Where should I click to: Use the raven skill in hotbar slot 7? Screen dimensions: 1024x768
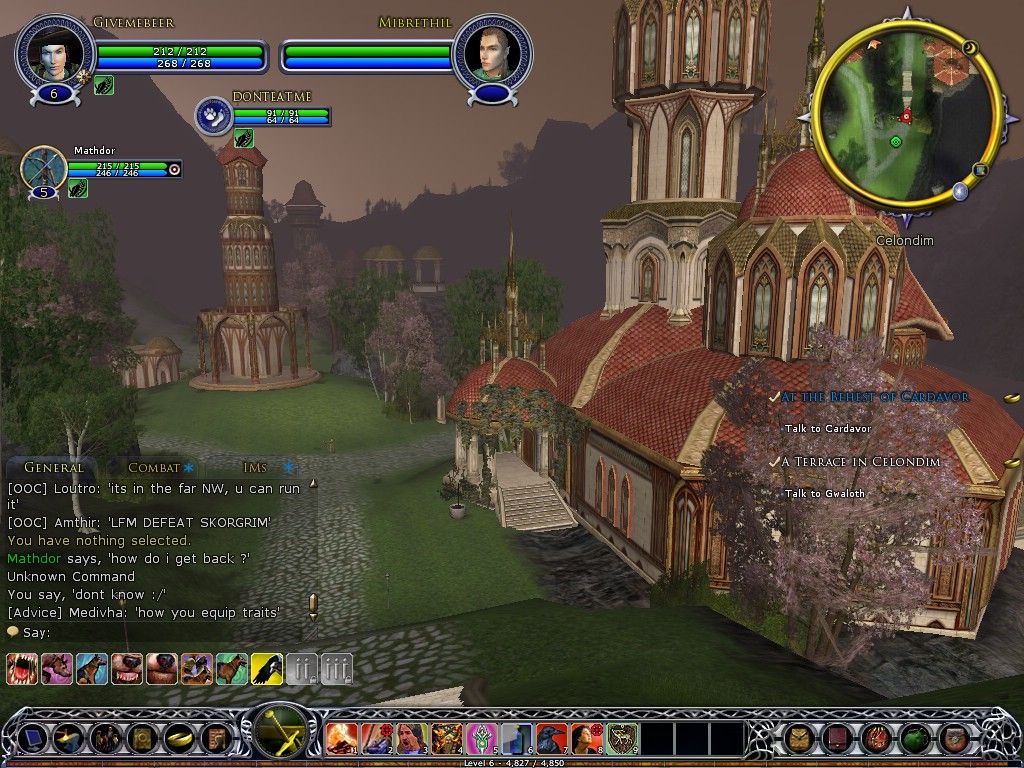click(551, 738)
